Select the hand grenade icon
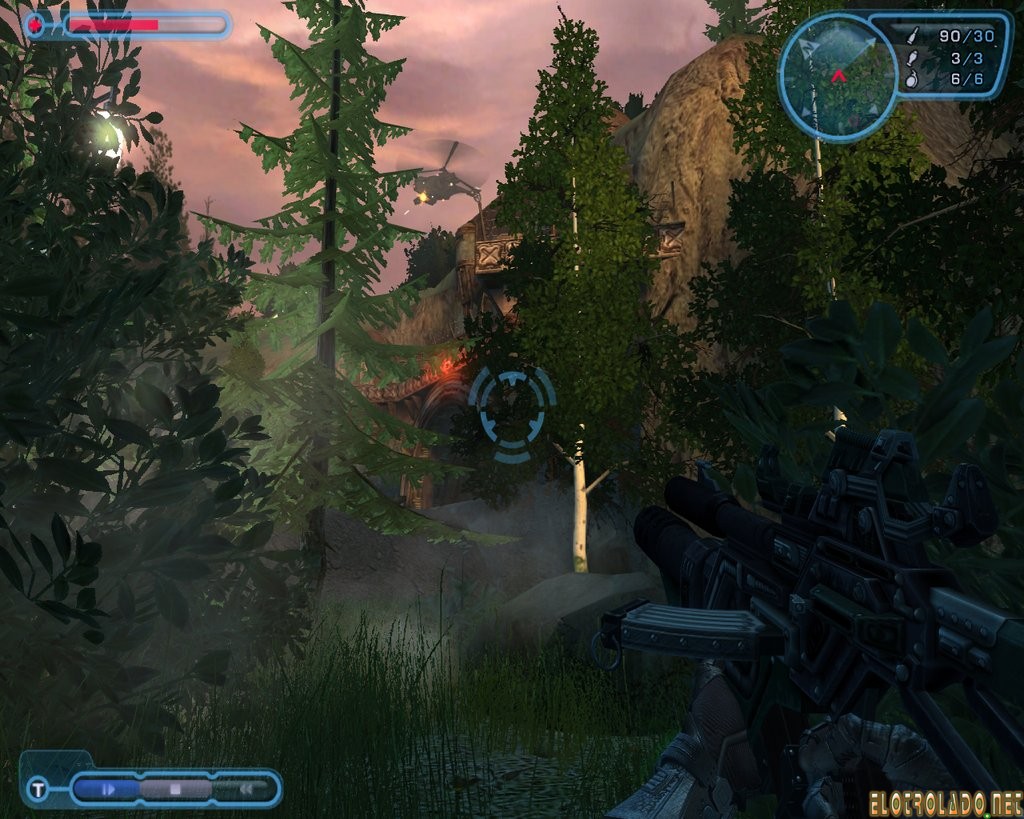The width and height of the screenshot is (1024, 819). pos(911,80)
